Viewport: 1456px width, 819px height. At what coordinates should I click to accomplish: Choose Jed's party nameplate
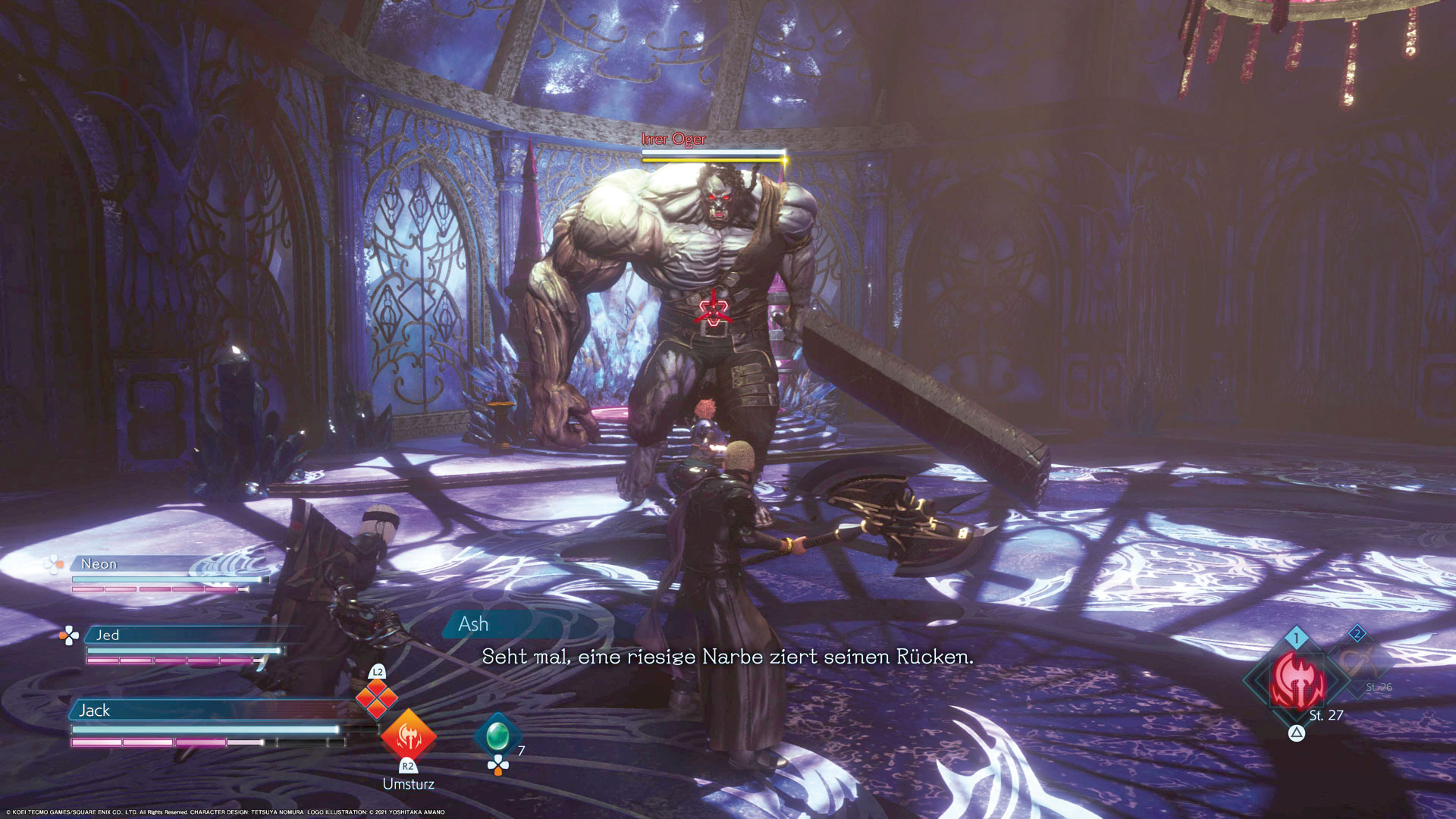coord(108,635)
